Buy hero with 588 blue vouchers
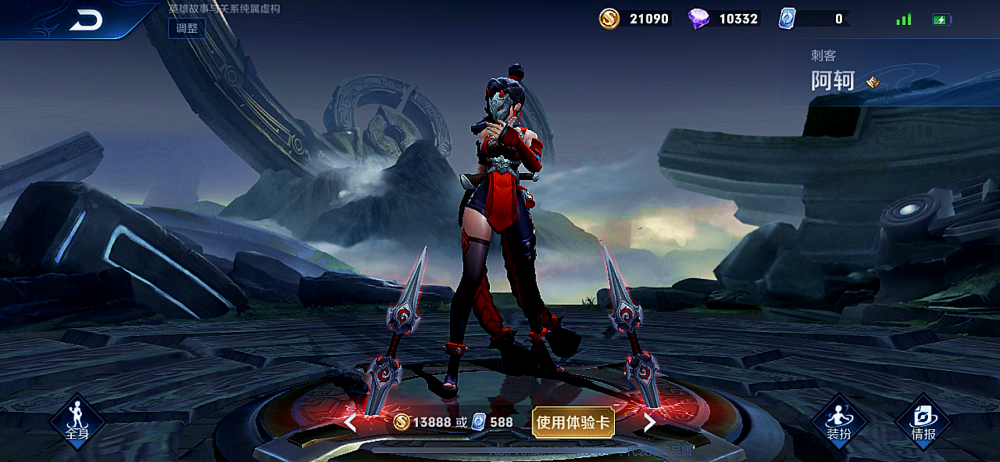The width and height of the screenshot is (1000, 462). 492,422
